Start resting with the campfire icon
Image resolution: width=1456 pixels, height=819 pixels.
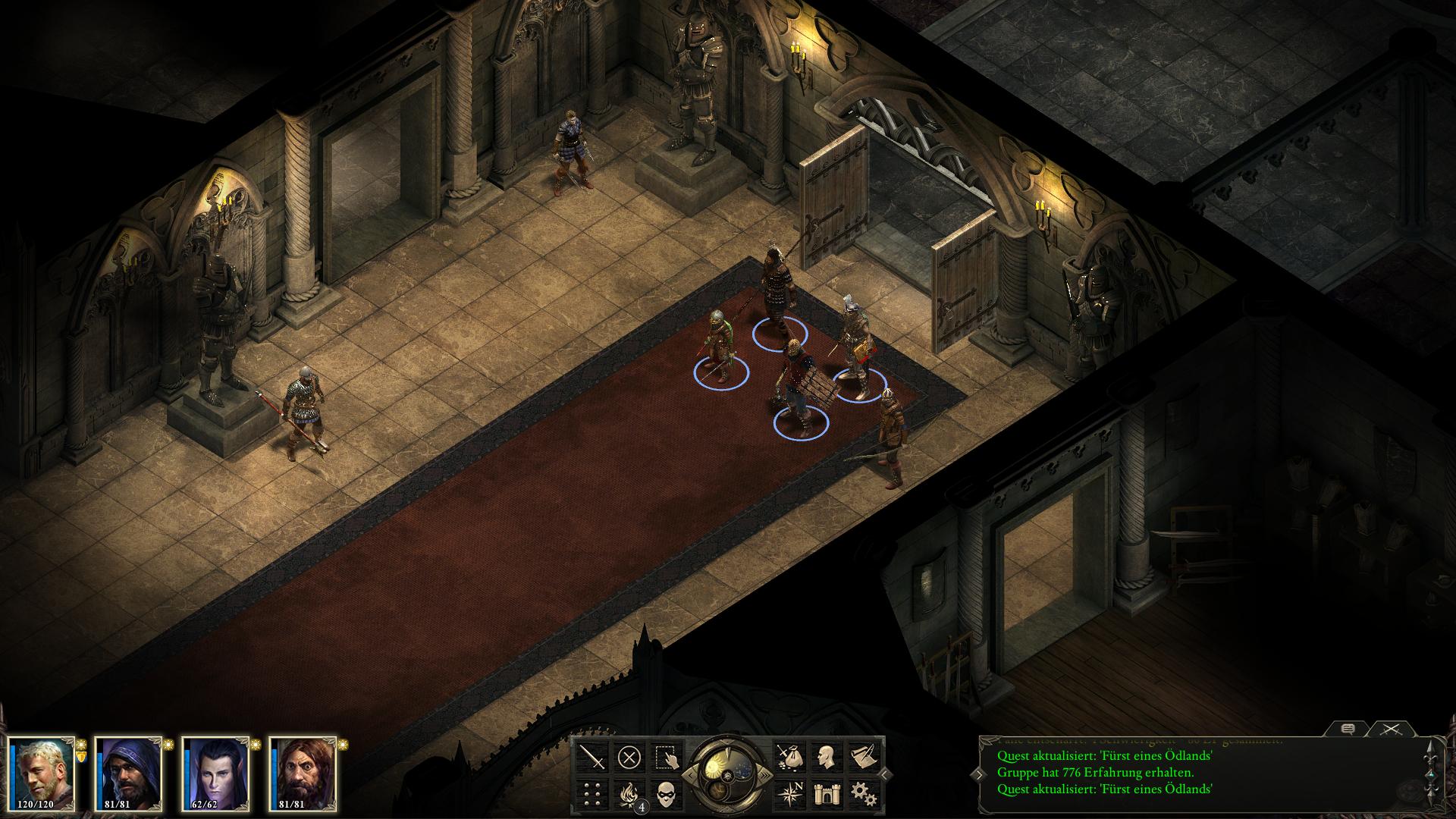(629, 794)
